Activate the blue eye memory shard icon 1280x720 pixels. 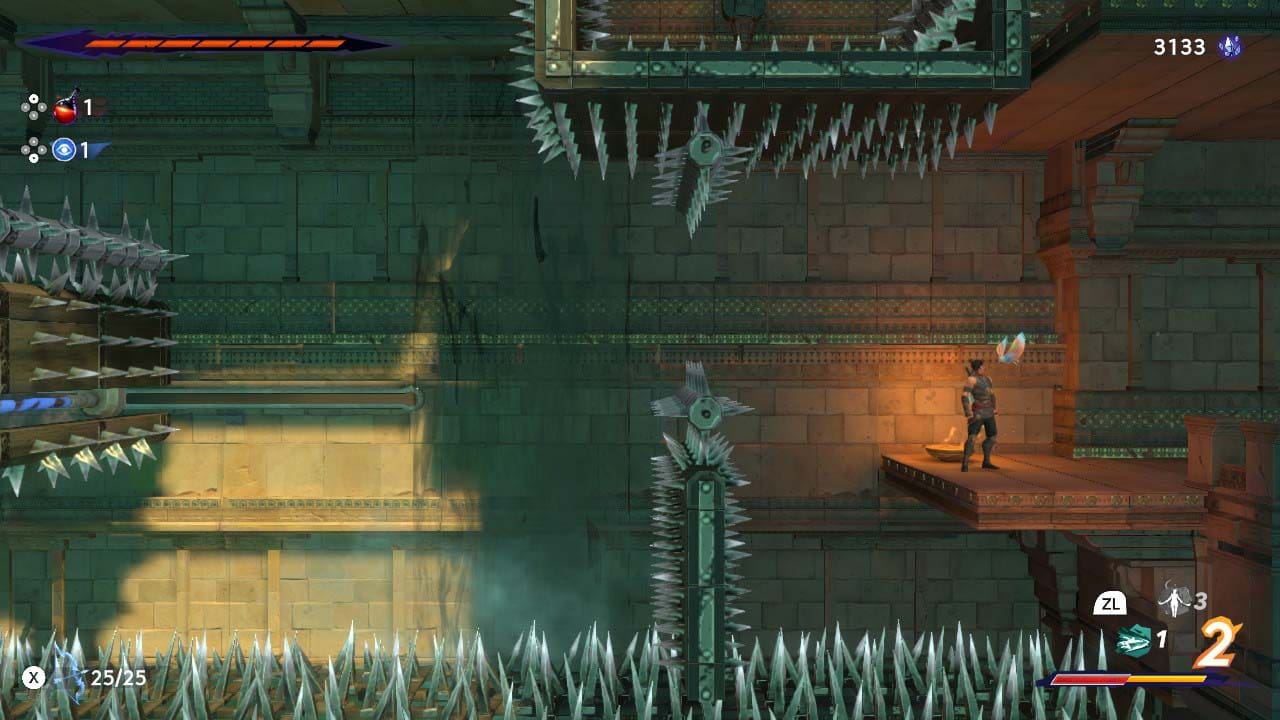(x=65, y=150)
